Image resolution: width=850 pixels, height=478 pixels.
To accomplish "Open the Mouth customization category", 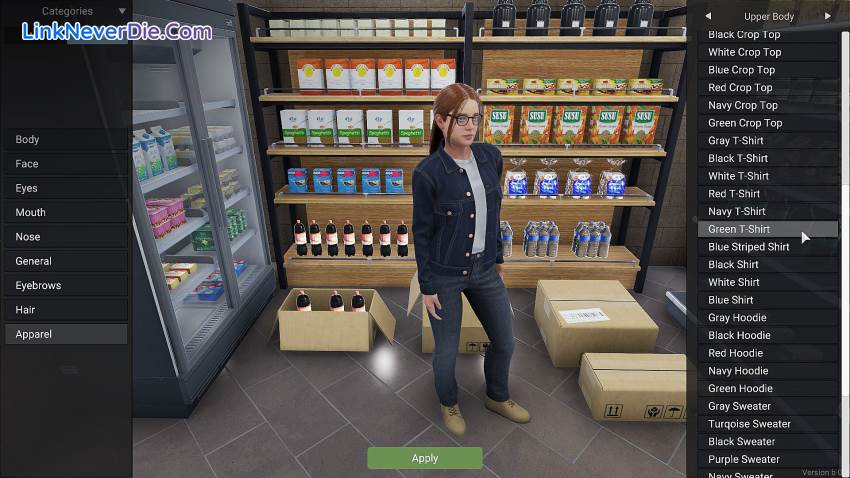I will 65,212.
